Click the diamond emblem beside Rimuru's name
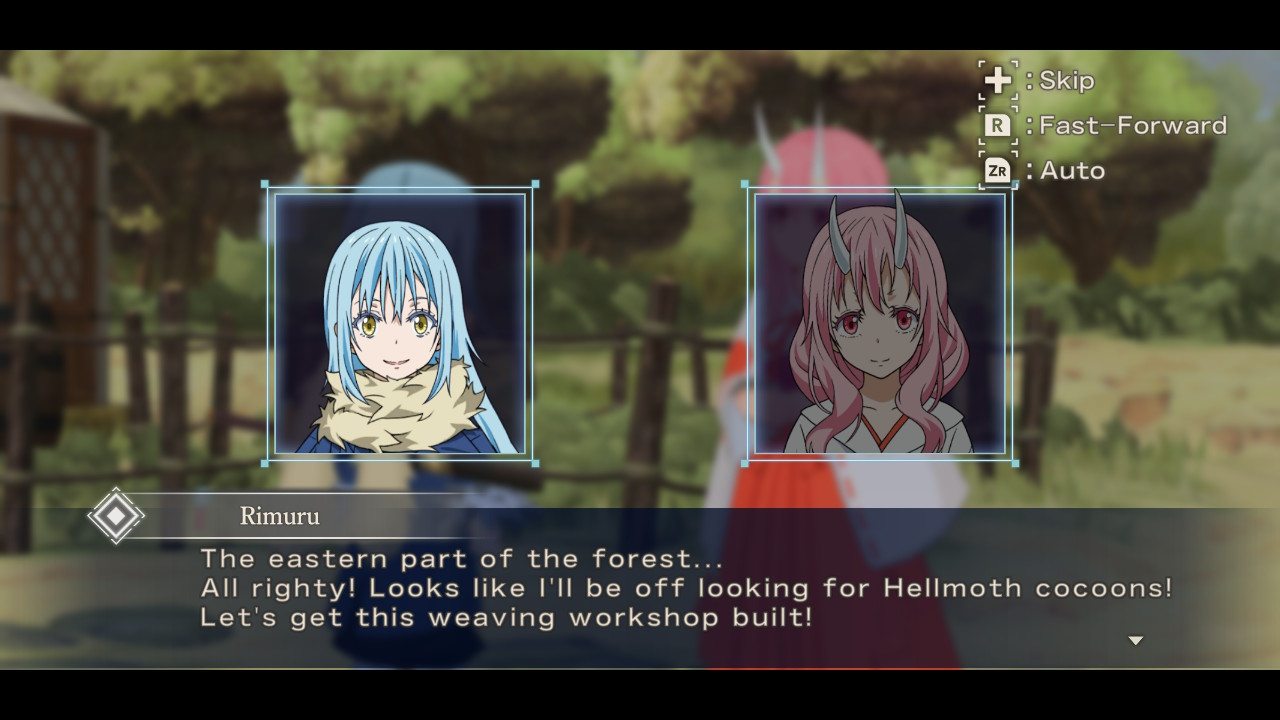The height and width of the screenshot is (720, 1280). (116, 516)
